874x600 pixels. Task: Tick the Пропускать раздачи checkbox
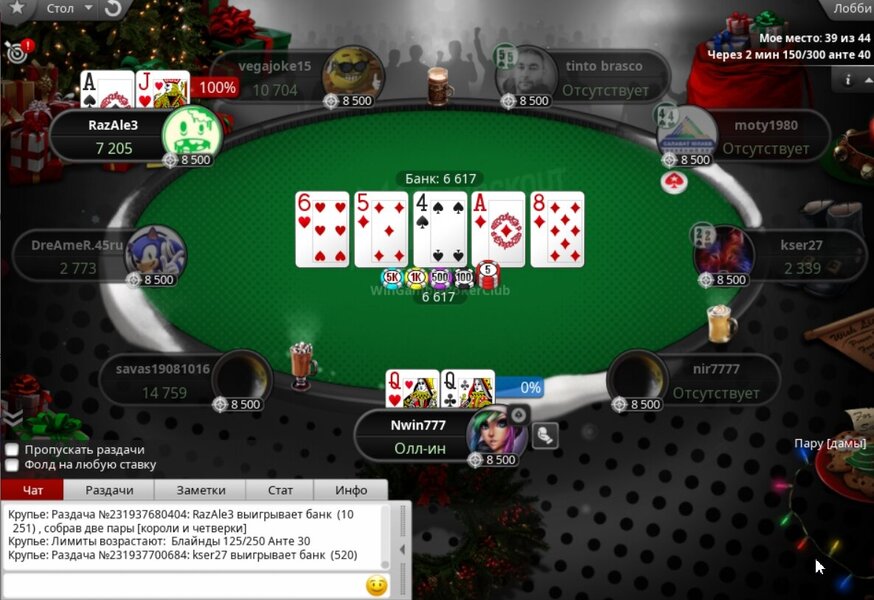click(x=12, y=450)
